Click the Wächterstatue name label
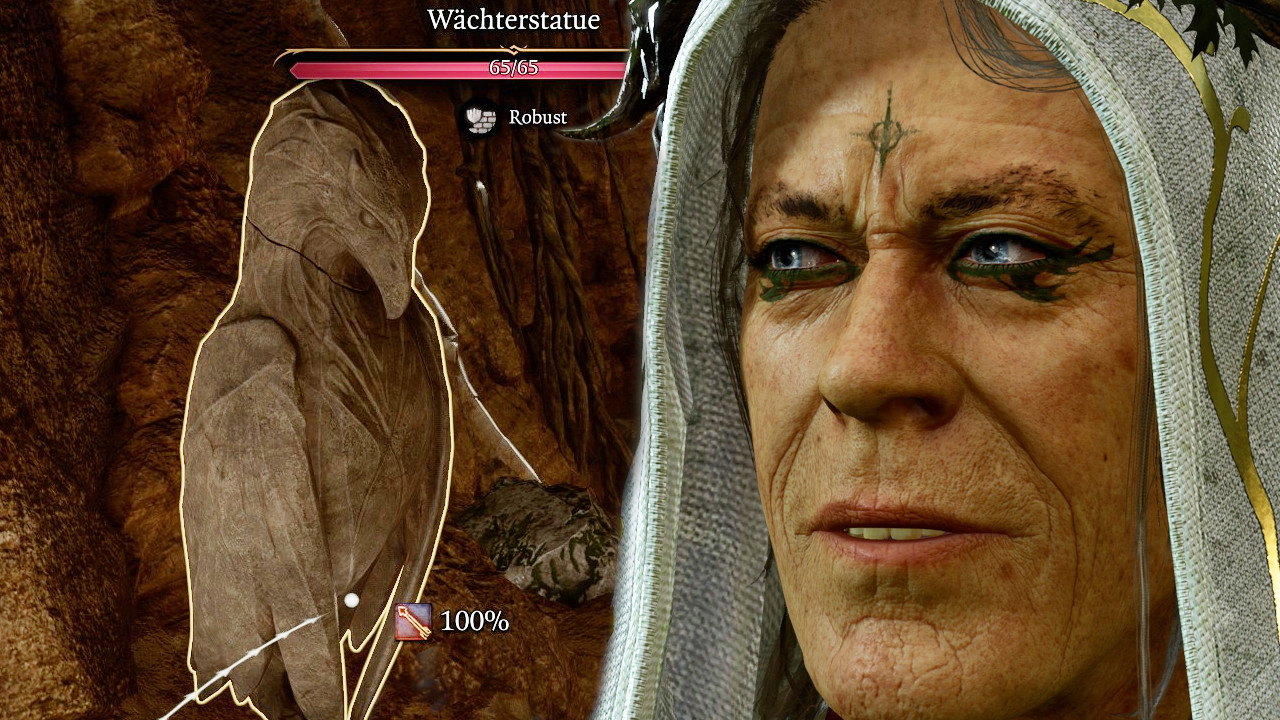The image size is (1280, 720). [x=512, y=19]
